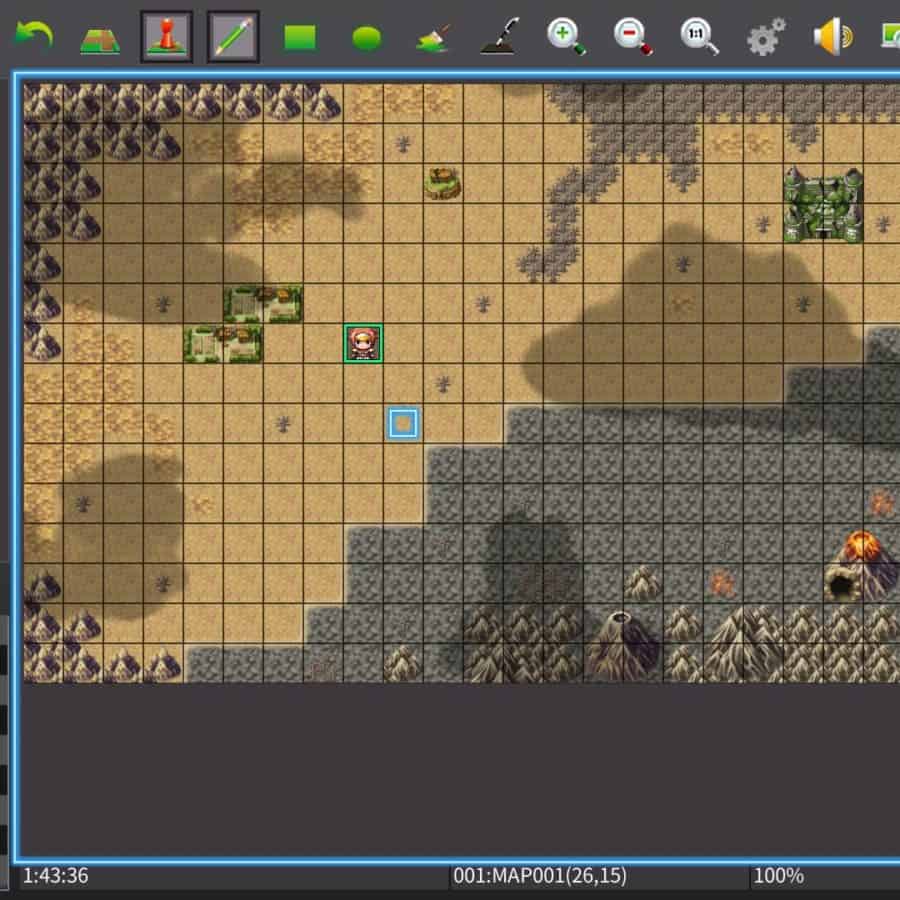The height and width of the screenshot is (900, 900).
Task: Select the player character start tile
Action: tap(363, 343)
